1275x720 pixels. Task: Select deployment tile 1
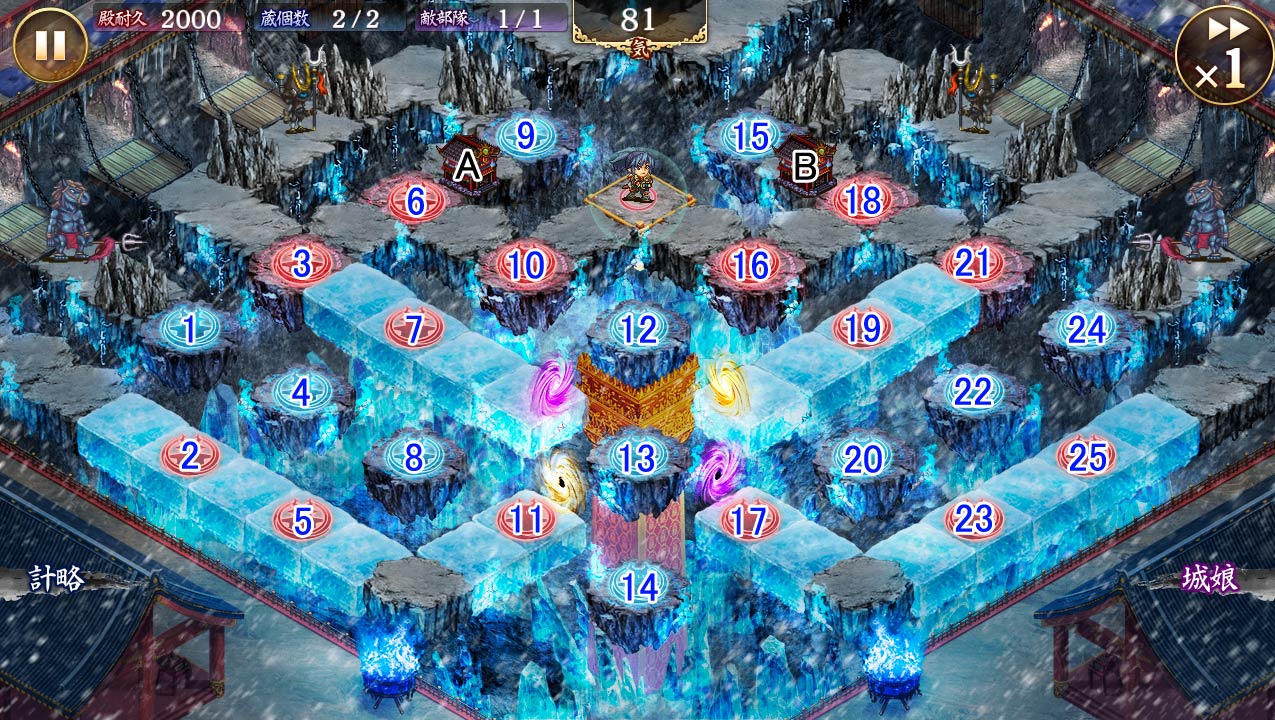click(x=189, y=327)
